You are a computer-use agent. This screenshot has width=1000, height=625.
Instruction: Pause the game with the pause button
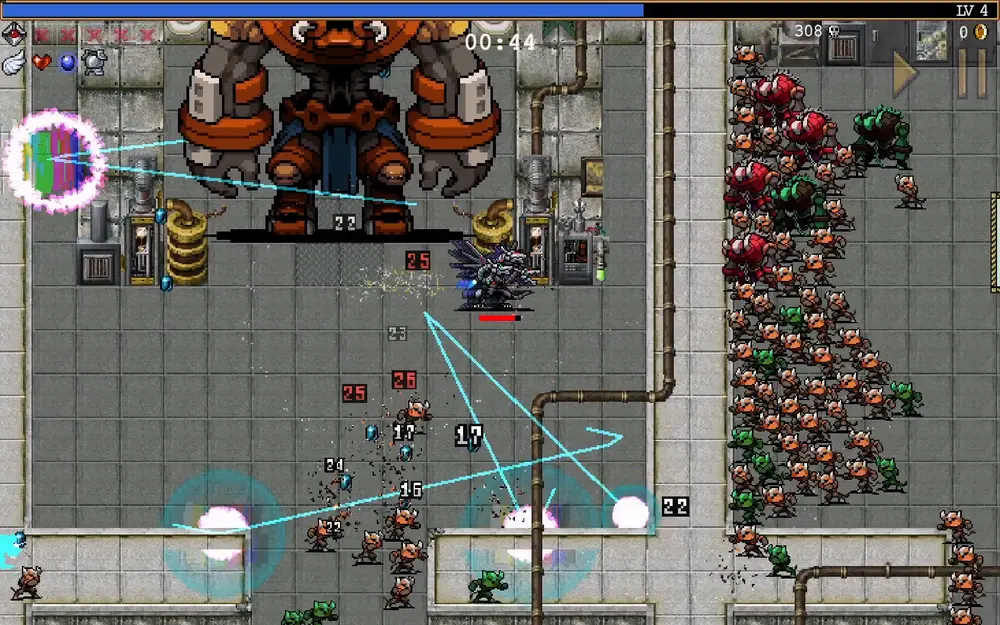click(972, 73)
